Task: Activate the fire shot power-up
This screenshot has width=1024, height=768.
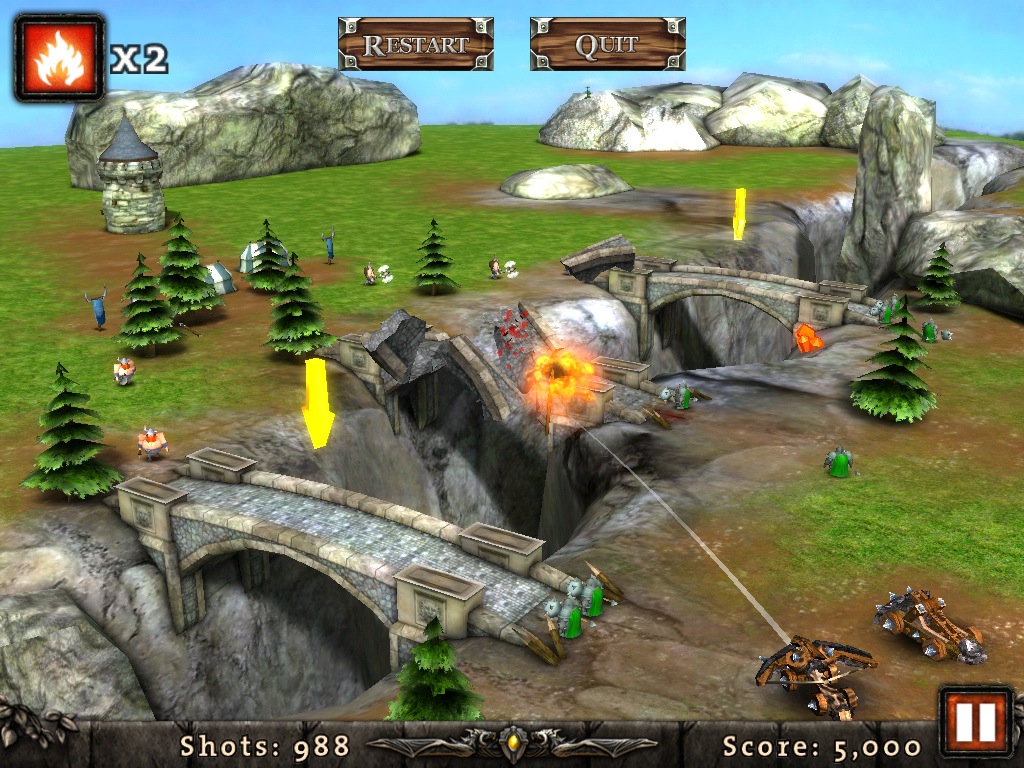Action: [59, 58]
